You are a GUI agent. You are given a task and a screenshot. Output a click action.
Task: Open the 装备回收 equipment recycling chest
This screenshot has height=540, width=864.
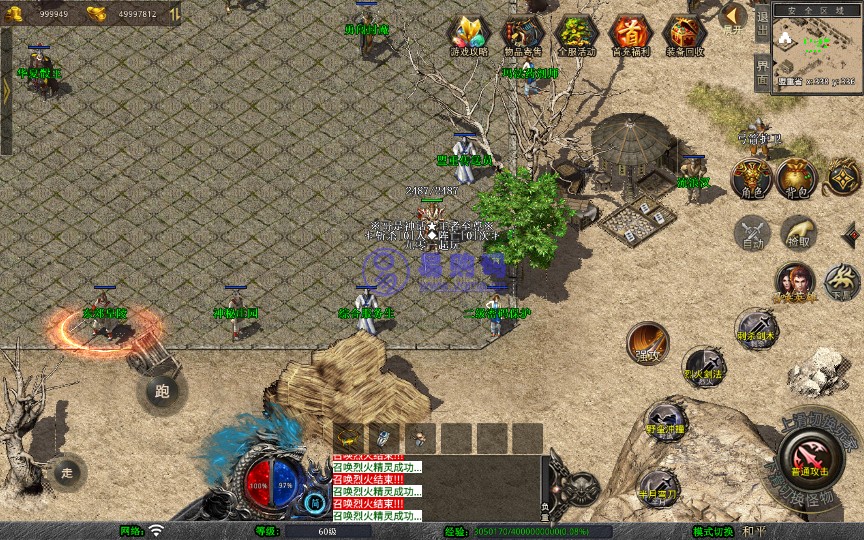684,35
